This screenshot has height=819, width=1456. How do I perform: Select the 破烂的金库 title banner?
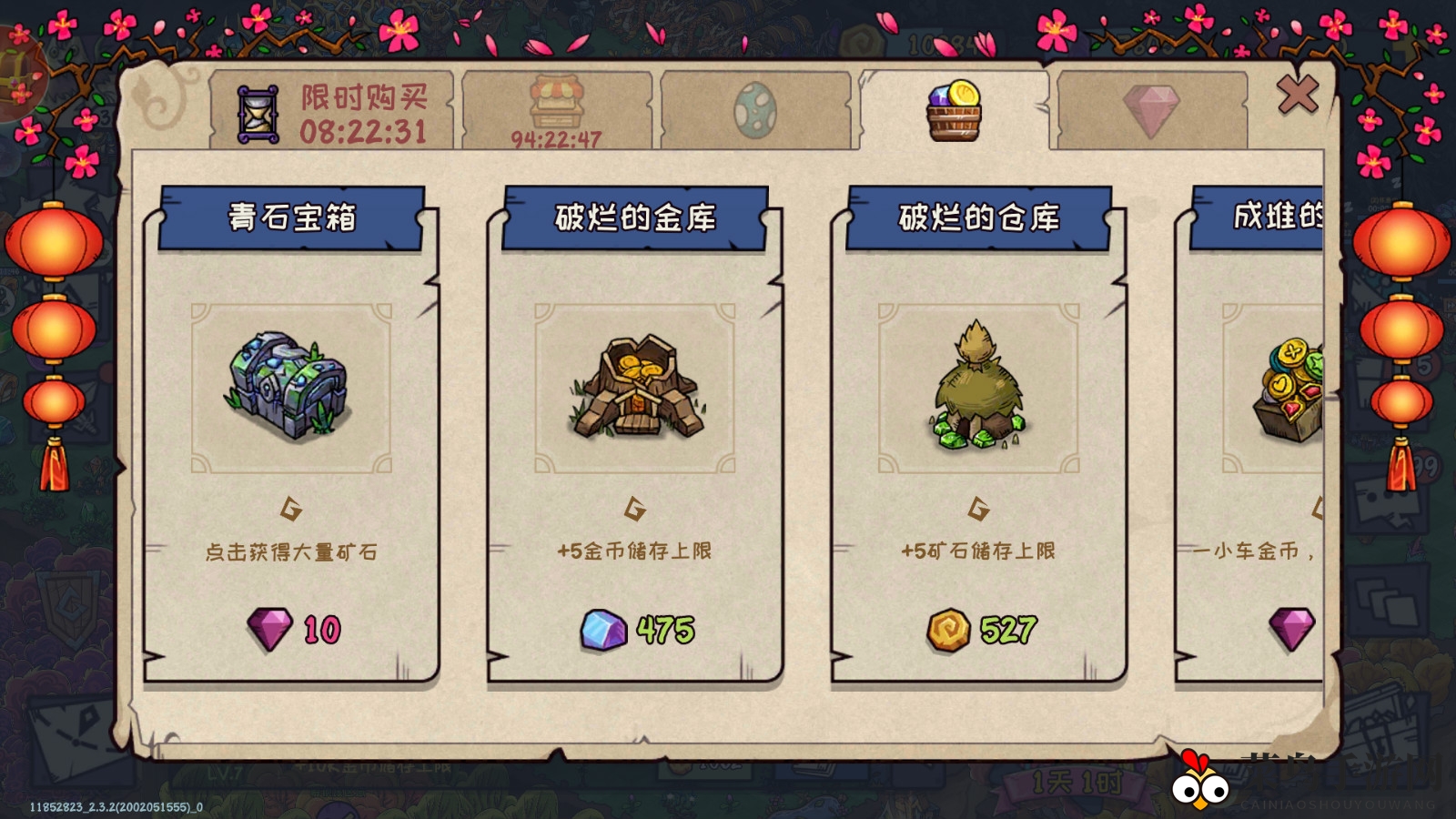637,217
